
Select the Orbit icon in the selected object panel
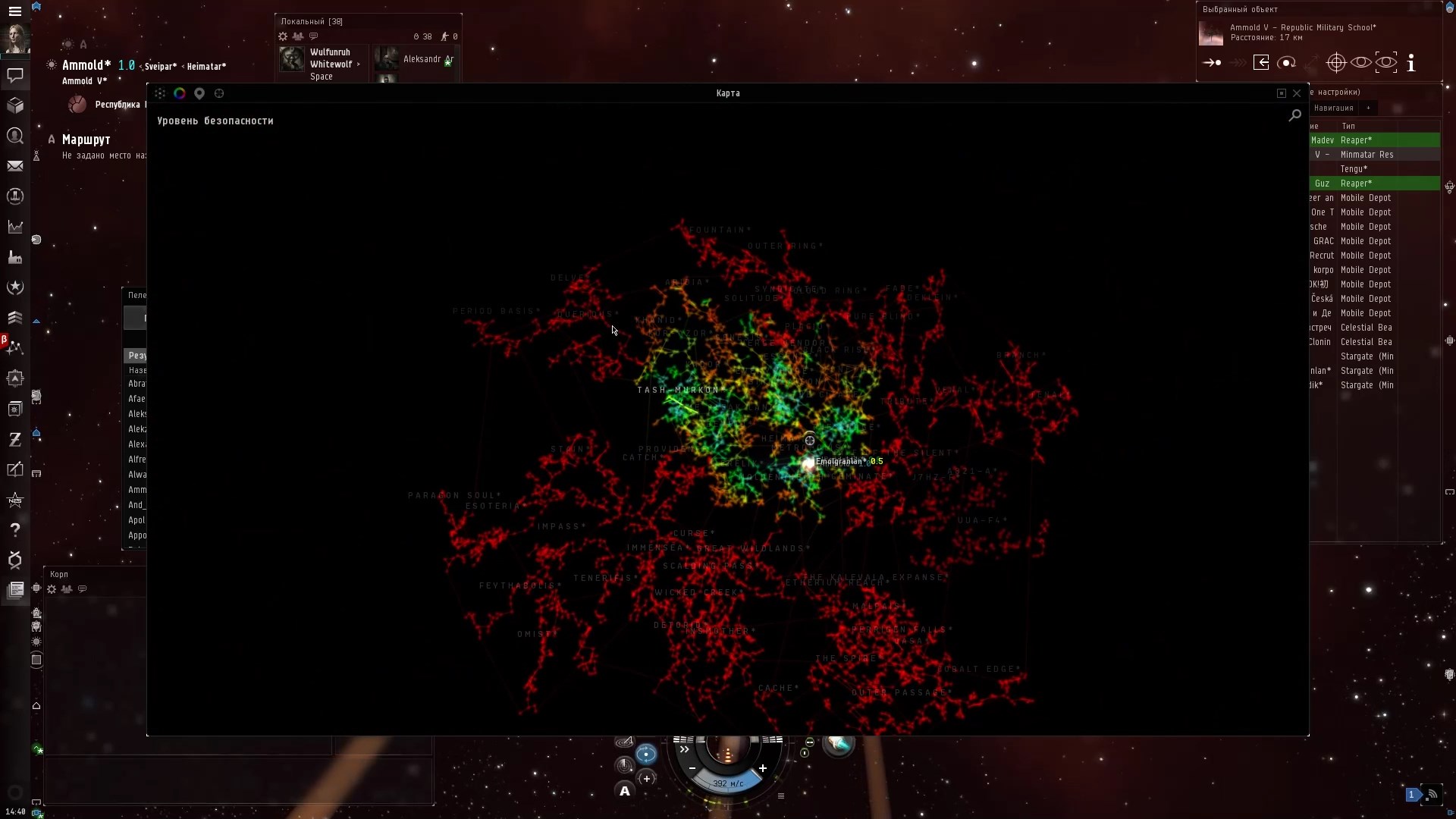coord(1287,62)
